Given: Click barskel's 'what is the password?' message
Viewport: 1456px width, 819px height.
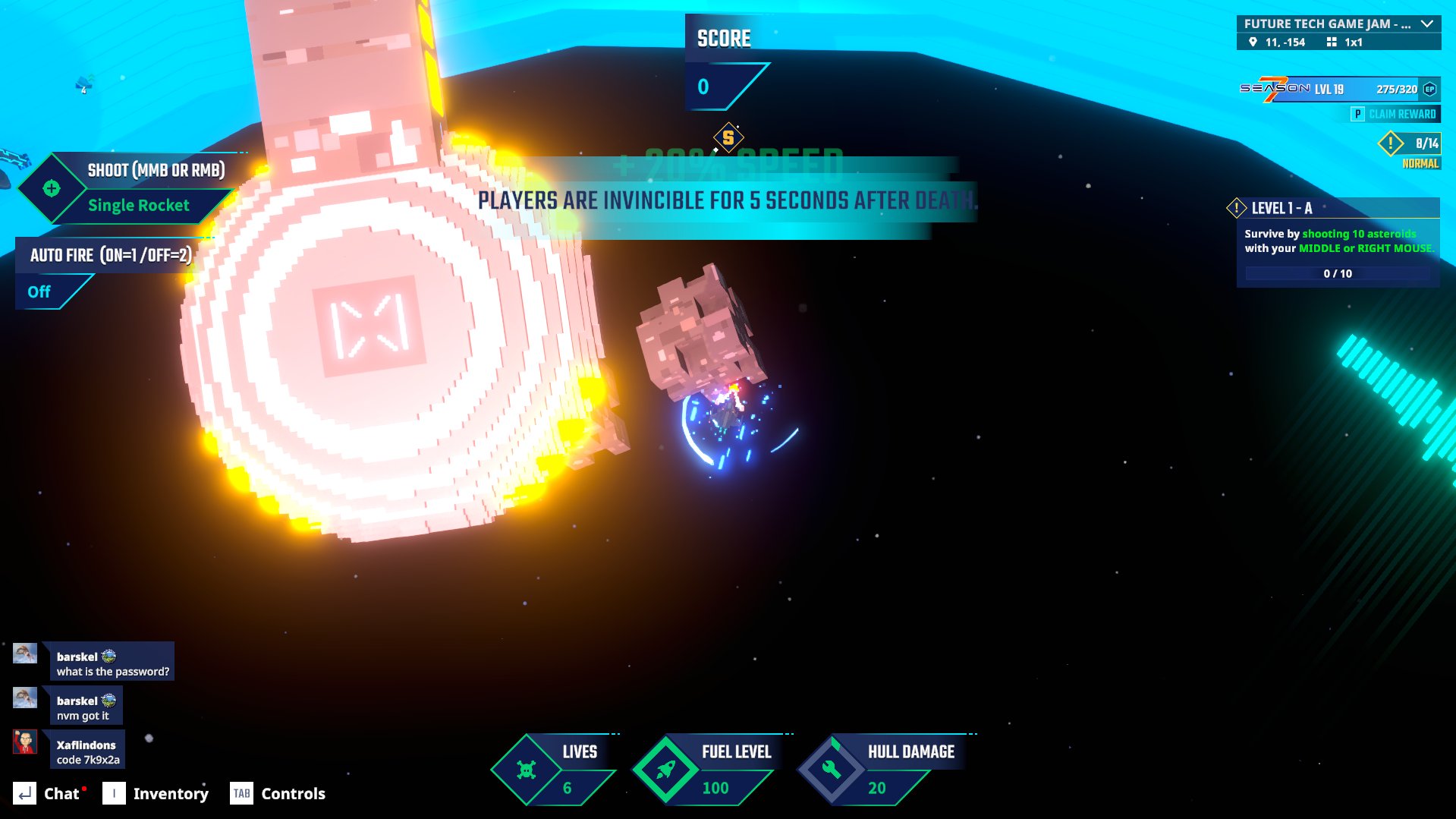Looking at the screenshot, I should (x=112, y=663).
